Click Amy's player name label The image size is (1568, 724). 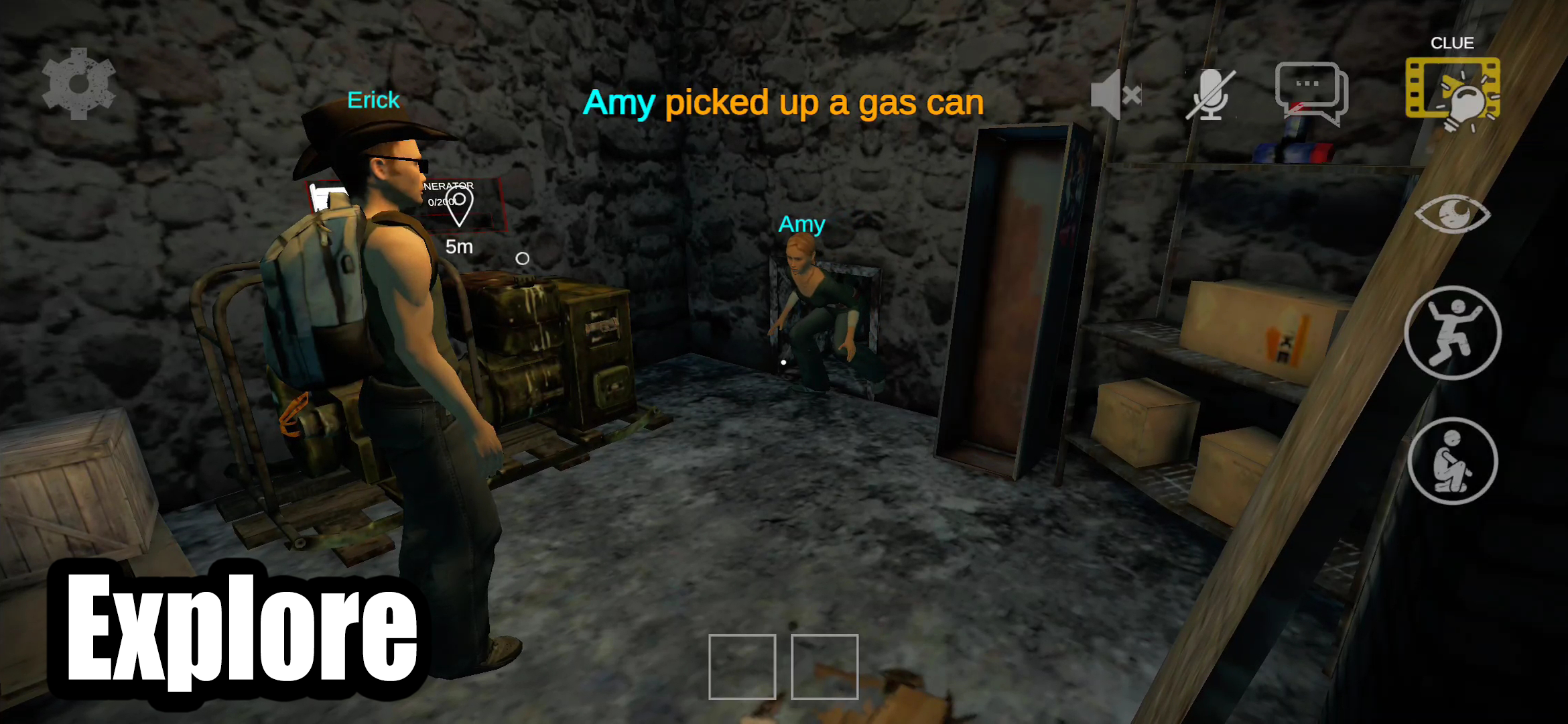801,225
